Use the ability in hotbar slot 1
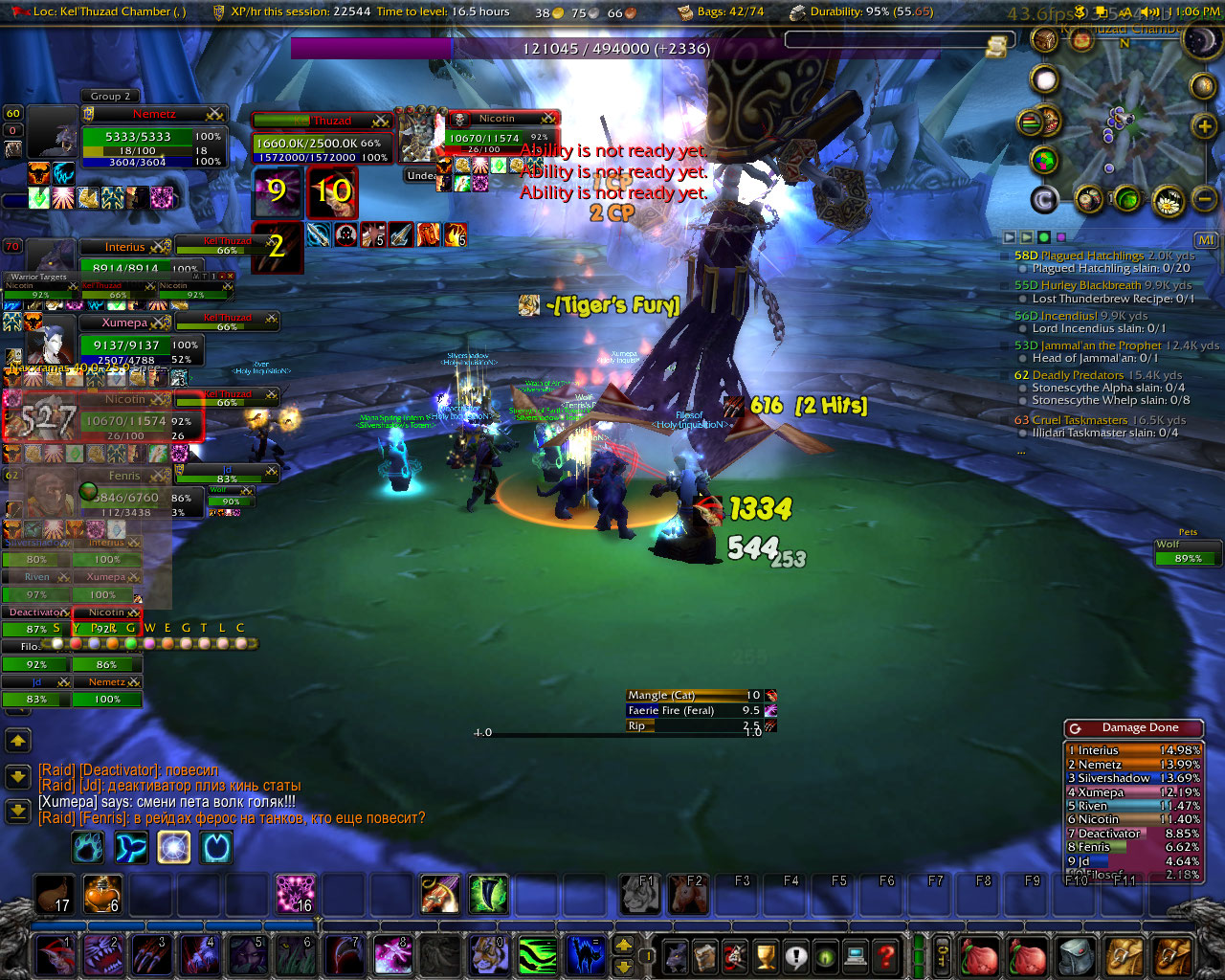Viewport: 1225px width, 980px height. click(x=56, y=955)
